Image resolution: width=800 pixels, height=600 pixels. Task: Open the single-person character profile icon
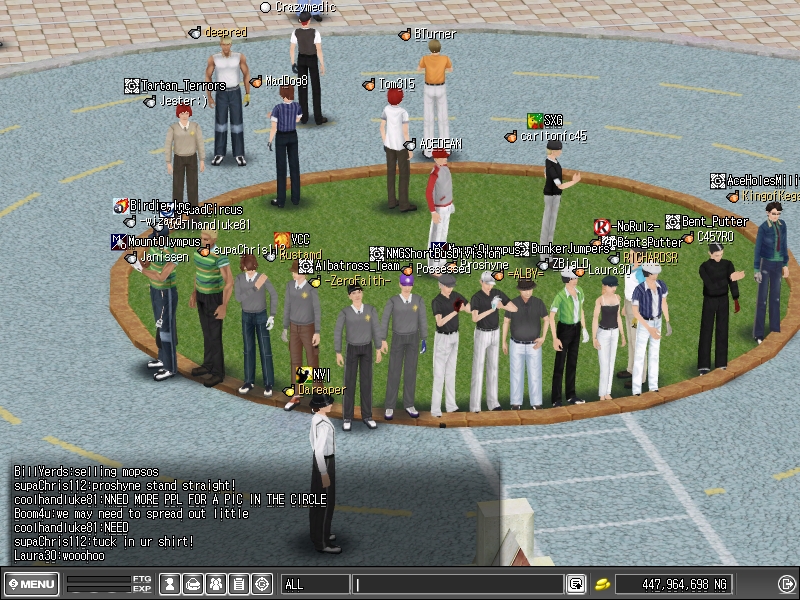[171, 584]
